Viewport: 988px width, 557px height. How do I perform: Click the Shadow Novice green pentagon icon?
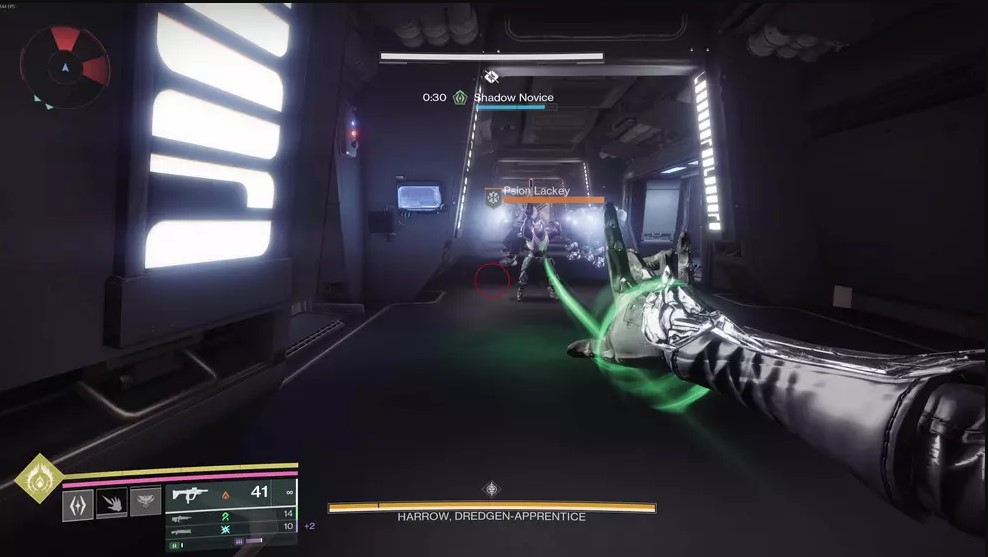click(x=460, y=98)
